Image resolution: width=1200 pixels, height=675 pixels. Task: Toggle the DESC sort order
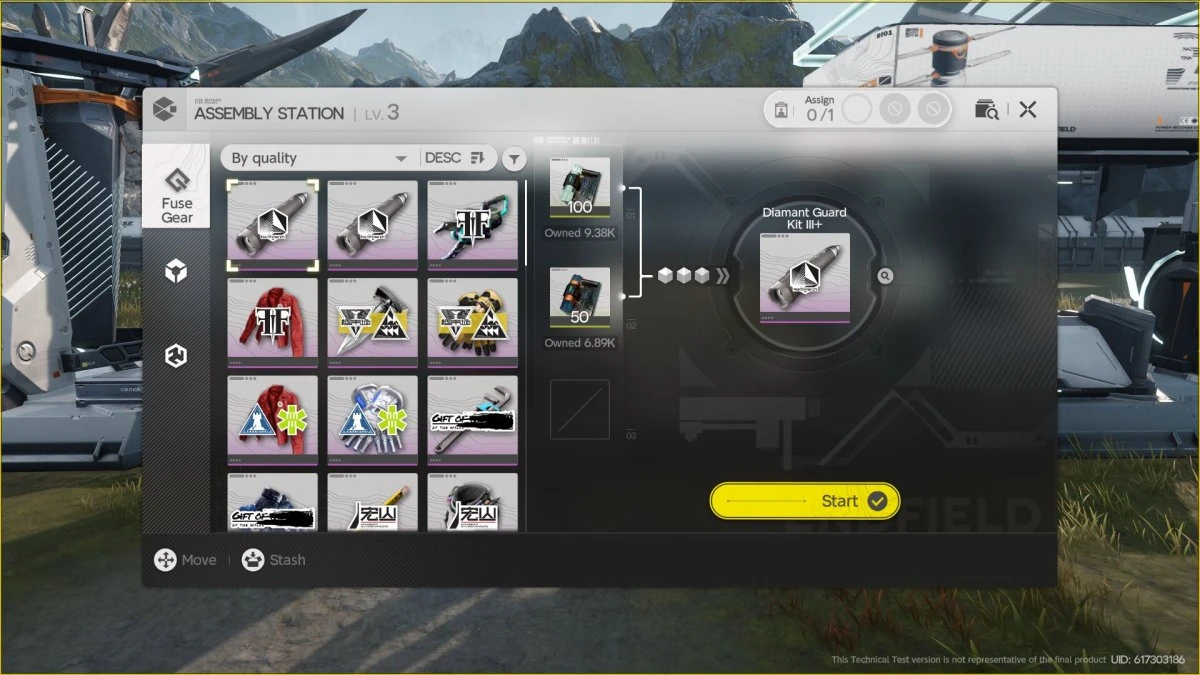[x=453, y=158]
